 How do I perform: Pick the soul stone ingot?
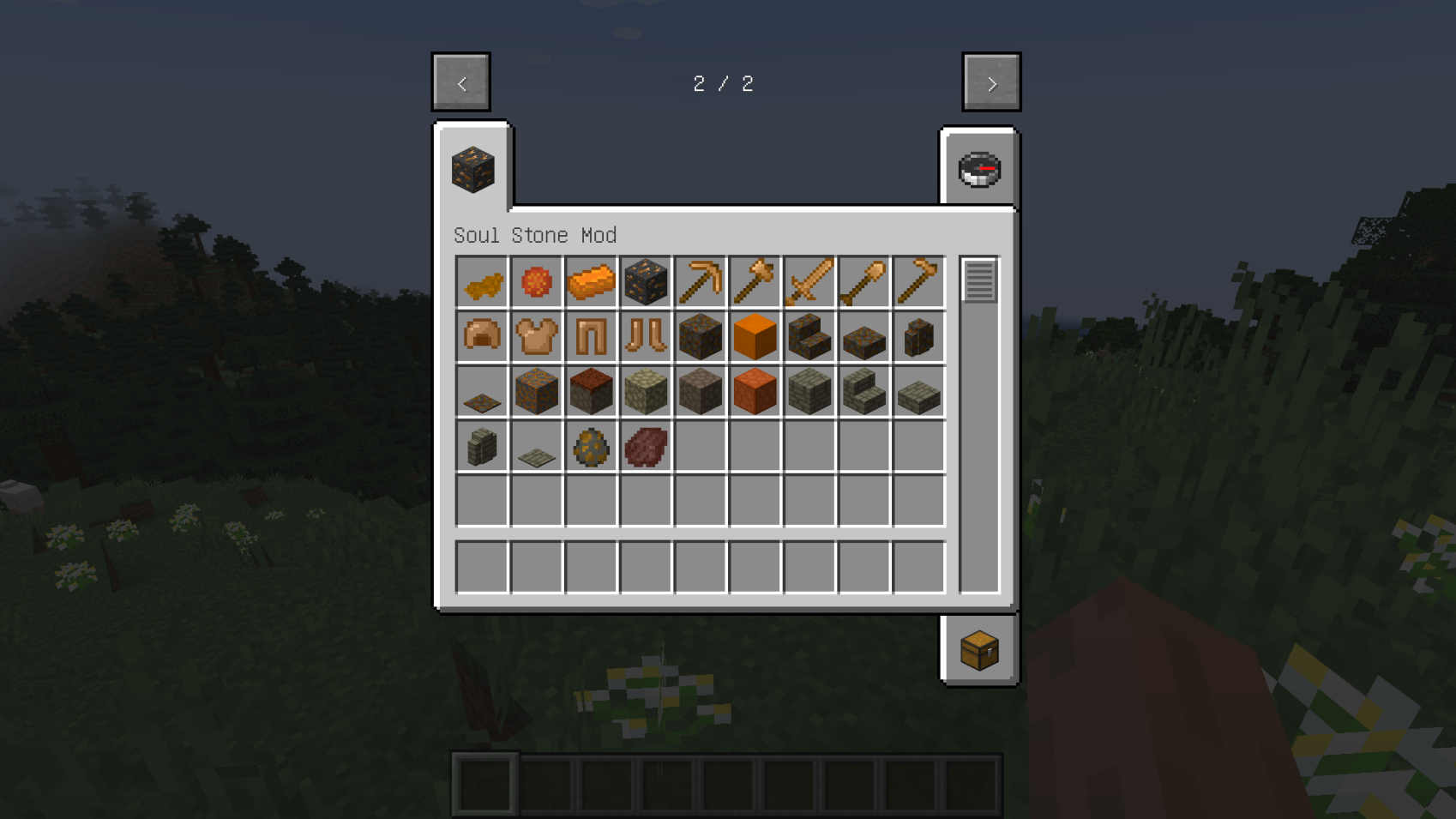tap(591, 282)
